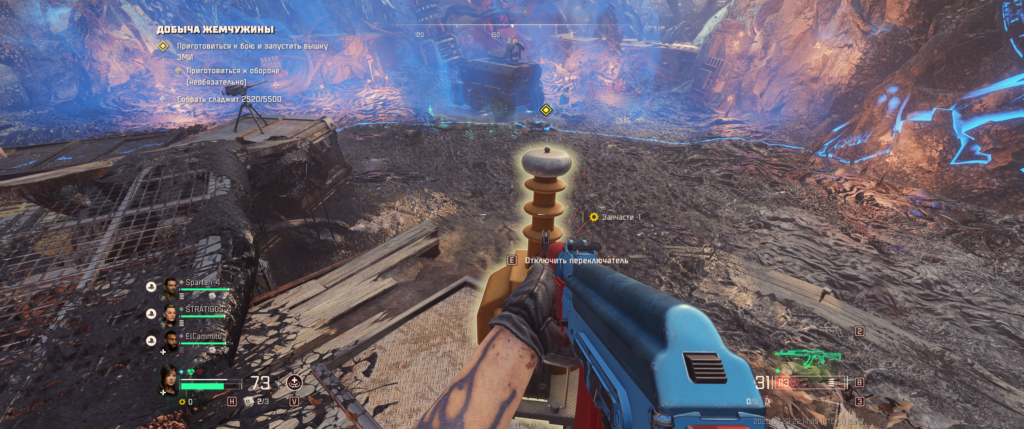Viewport: 1024px width, 429px height.
Task: Select teammate ElCammito's portrait
Action: [x=171, y=341]
